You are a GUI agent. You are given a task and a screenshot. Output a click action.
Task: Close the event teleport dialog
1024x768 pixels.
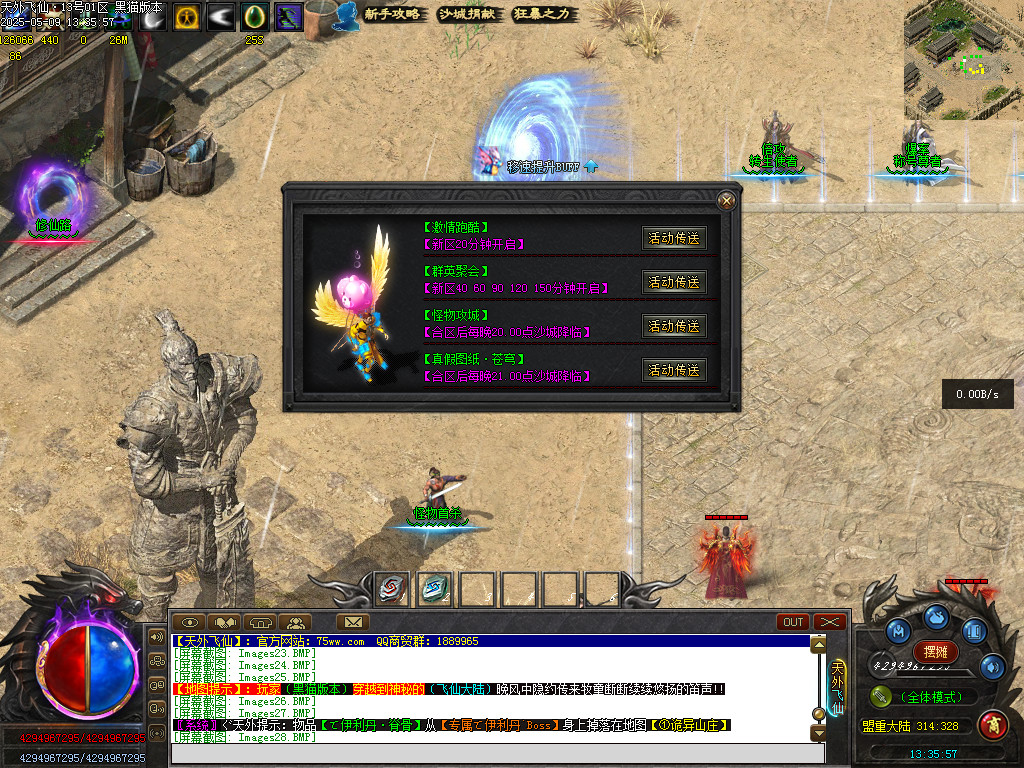[x=727, y=200]
